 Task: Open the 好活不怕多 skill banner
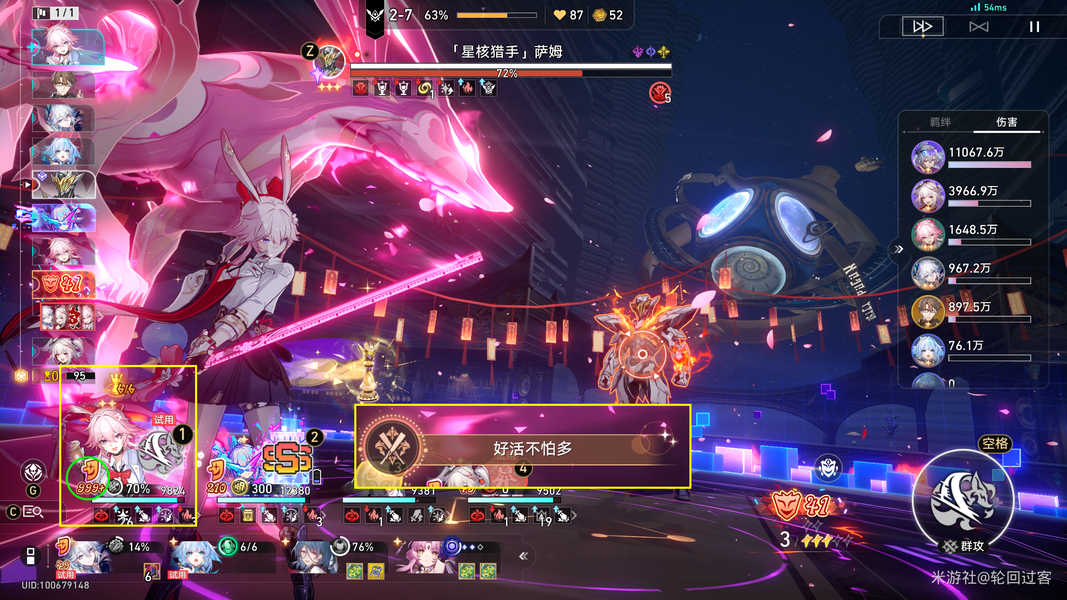522,447
